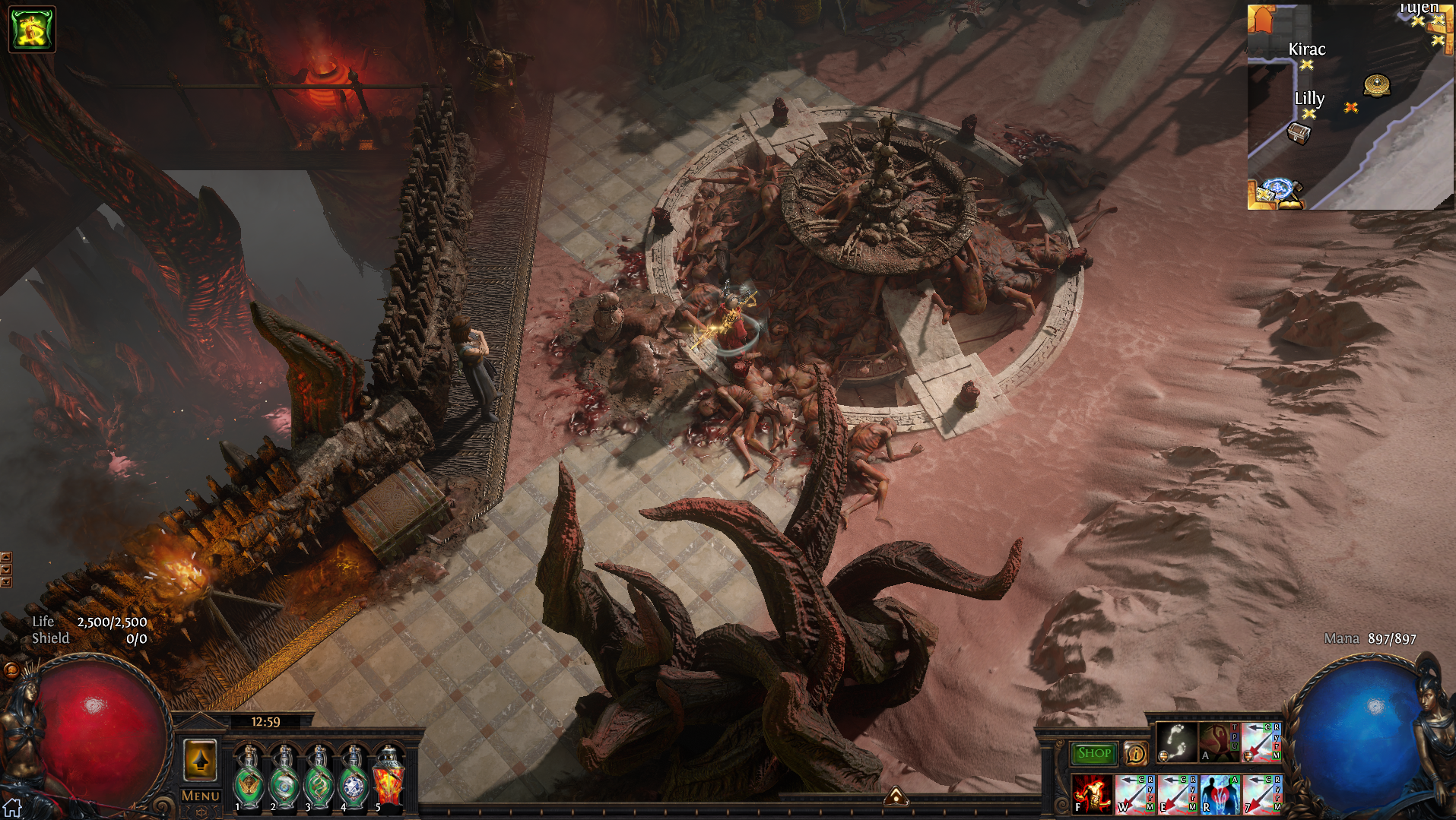Select the arrow skill bound to E
The image size is (1456, 820).
1176,793
